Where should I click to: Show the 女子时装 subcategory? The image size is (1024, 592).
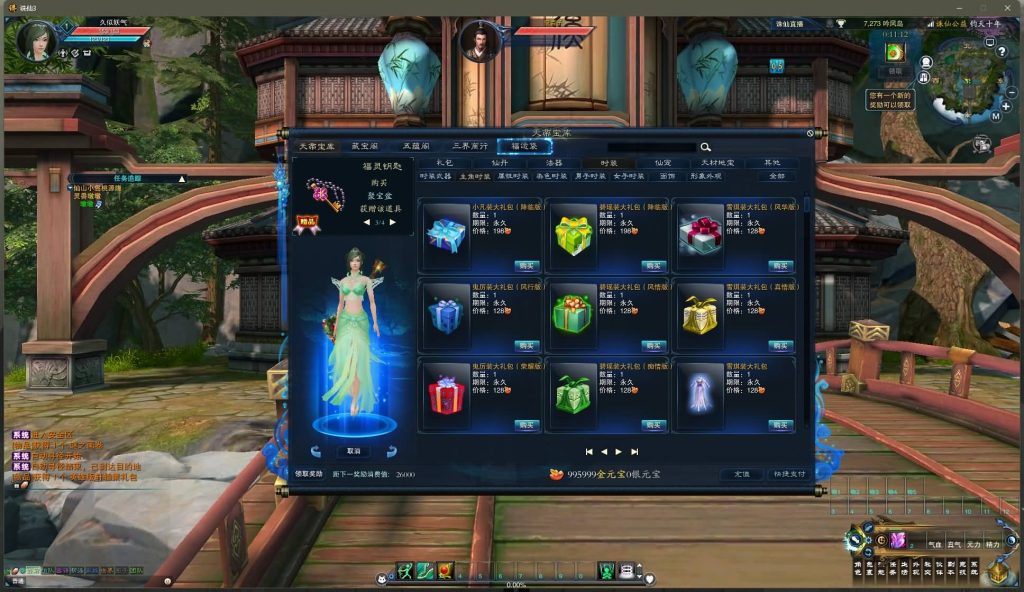(x=629, y=176)
